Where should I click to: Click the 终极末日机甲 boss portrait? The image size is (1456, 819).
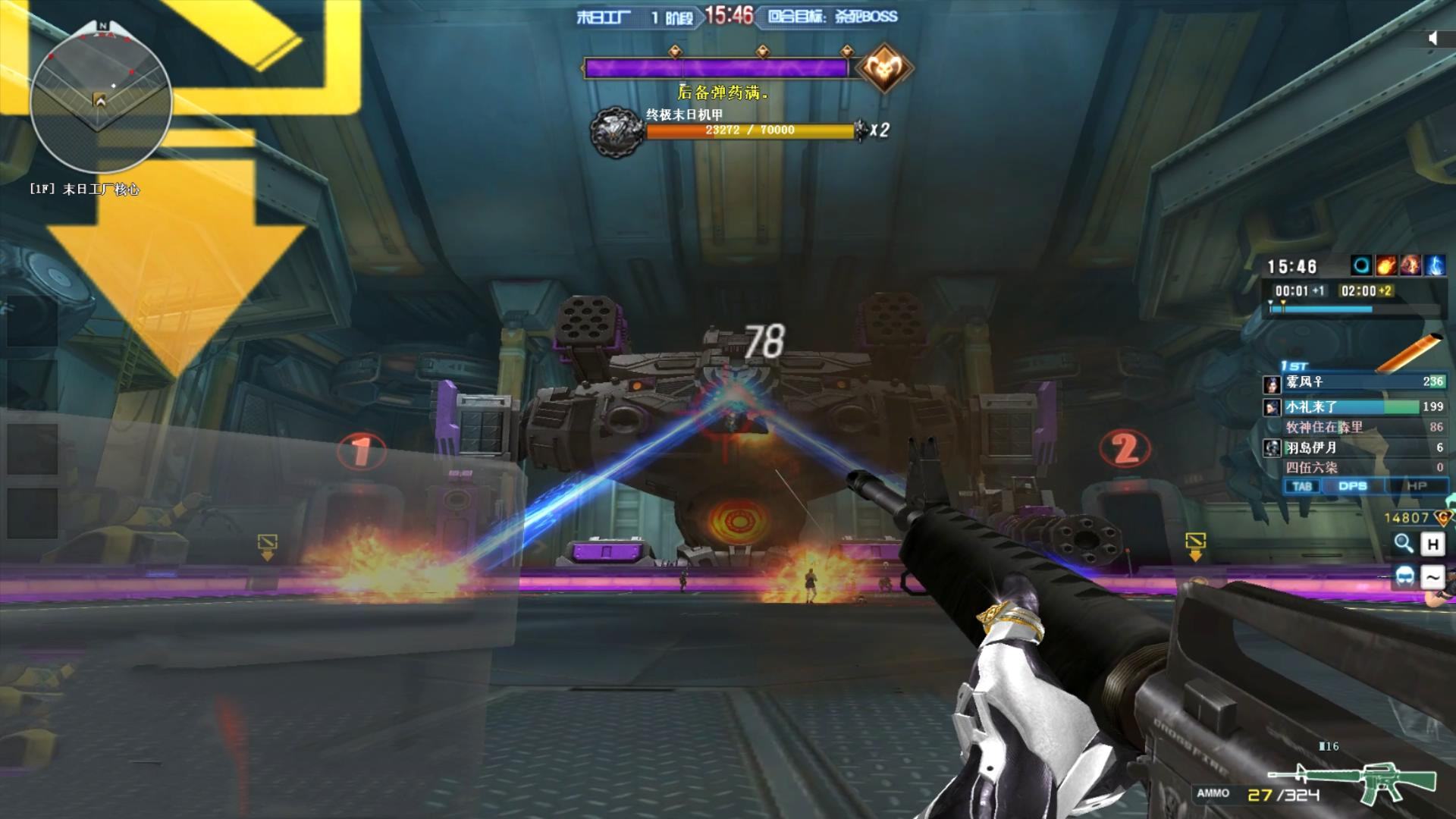(616, 132)
